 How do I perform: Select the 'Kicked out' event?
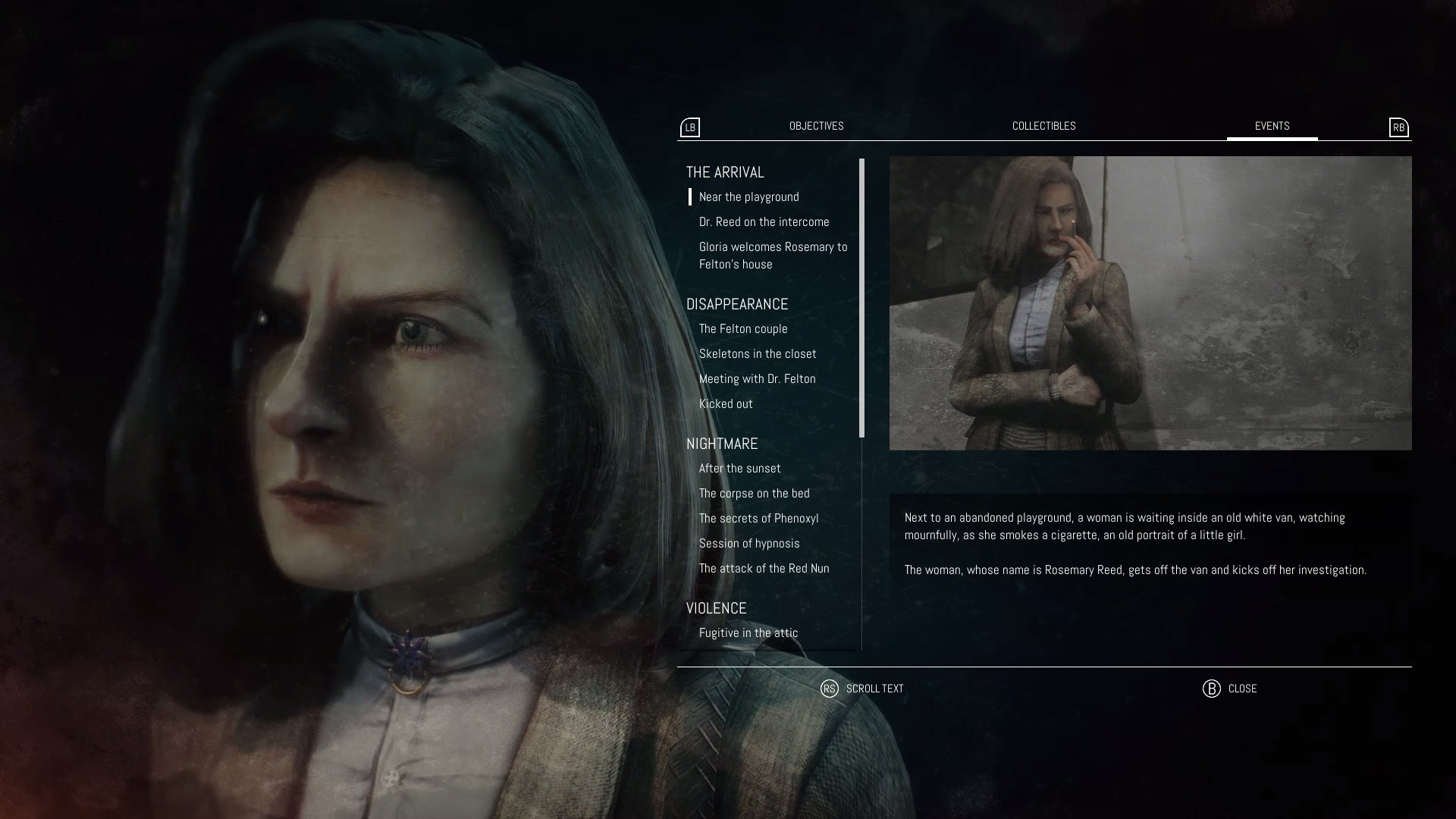pos(726,403)
